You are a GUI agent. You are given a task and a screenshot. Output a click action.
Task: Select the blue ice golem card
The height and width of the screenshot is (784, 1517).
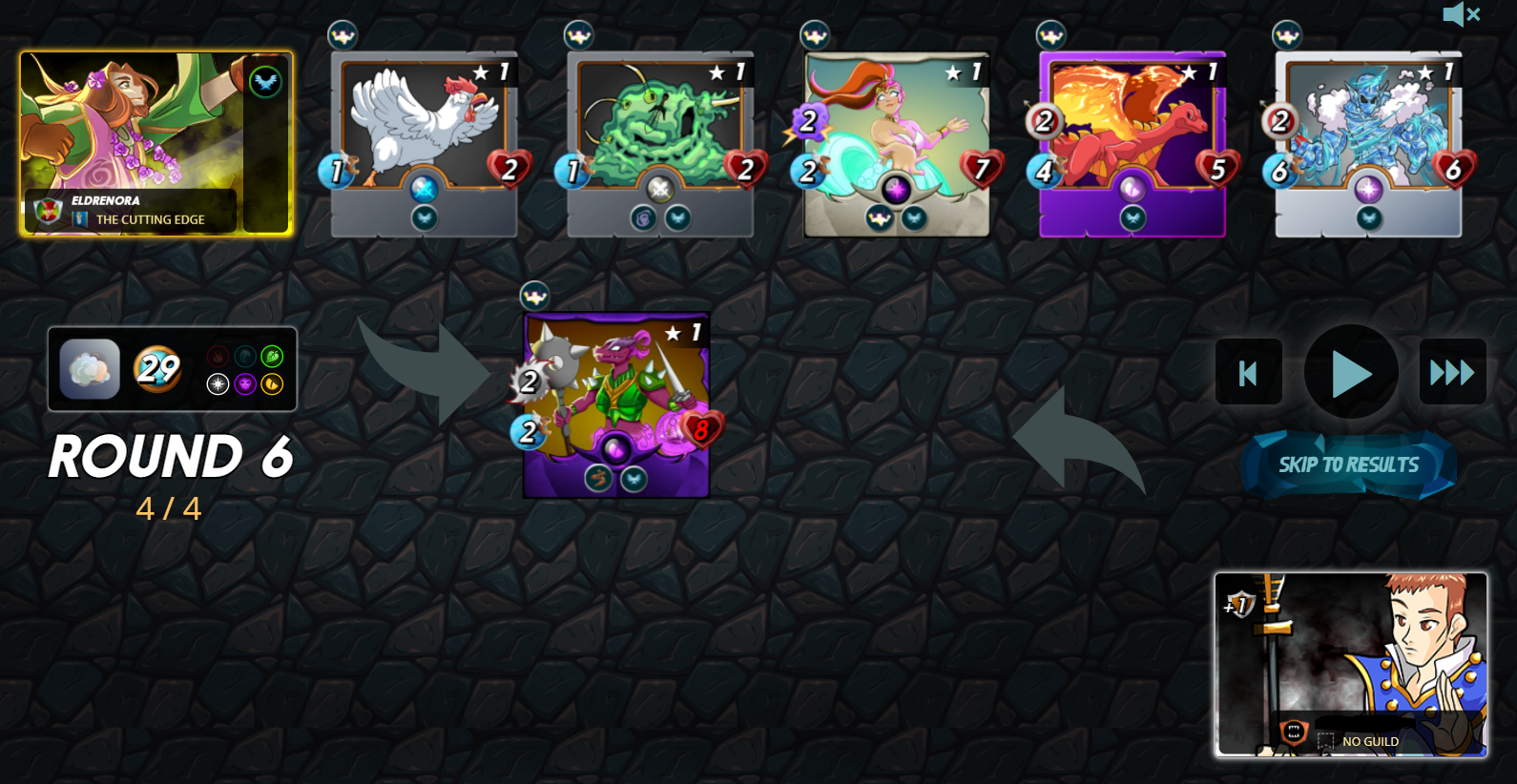pyautogui.click(x=1368, y=143)
